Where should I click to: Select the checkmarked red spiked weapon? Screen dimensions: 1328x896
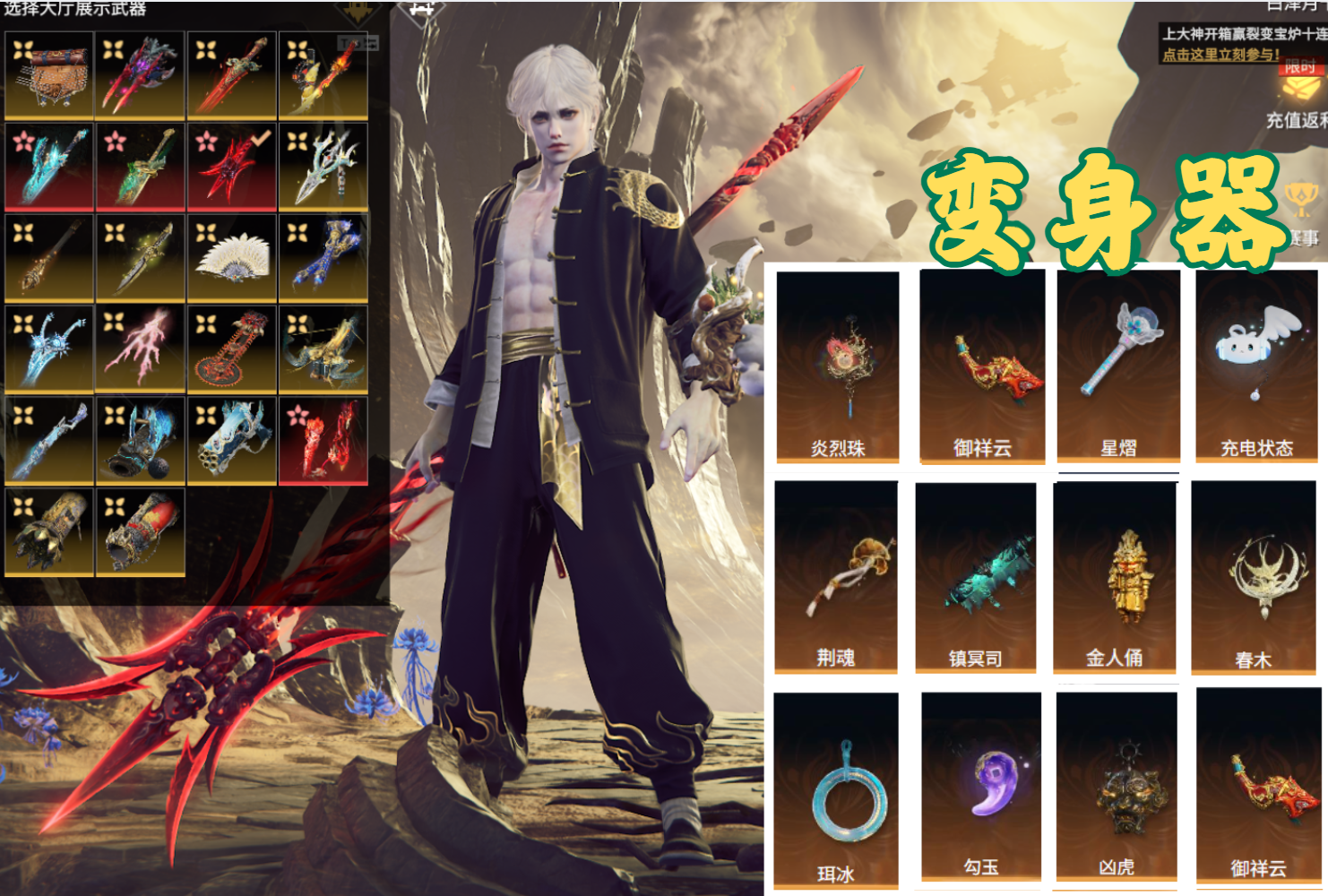(232, 166)
